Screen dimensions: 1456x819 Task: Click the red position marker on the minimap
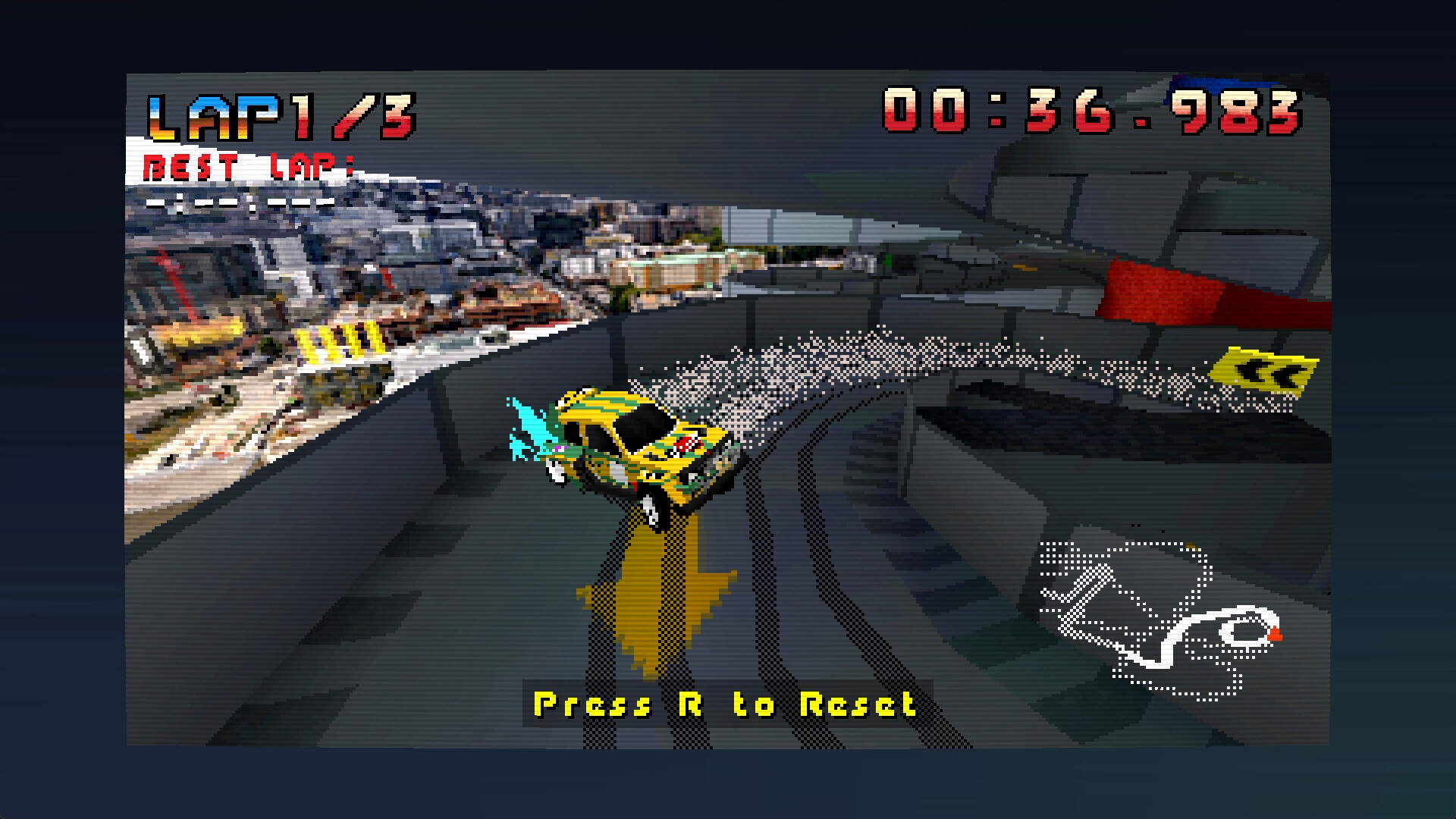click(x=1276, y=634)
